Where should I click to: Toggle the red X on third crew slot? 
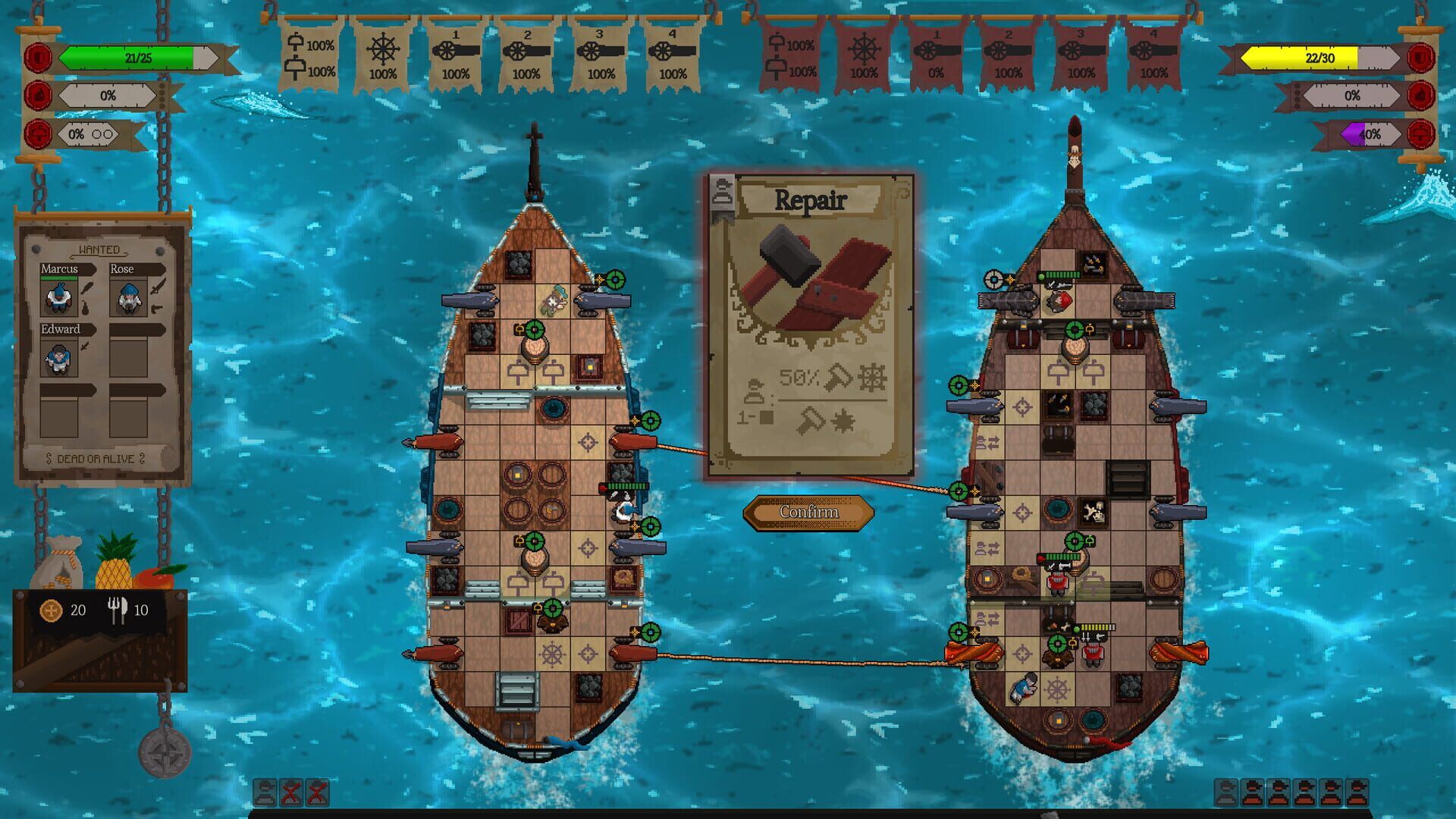[x=316, y=792]
